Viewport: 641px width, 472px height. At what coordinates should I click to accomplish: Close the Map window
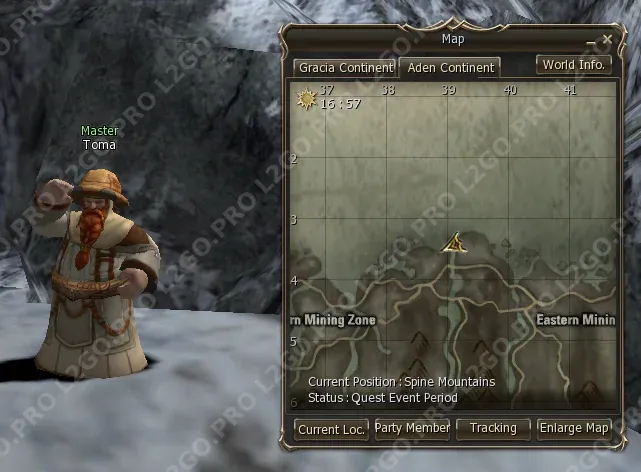606,40
